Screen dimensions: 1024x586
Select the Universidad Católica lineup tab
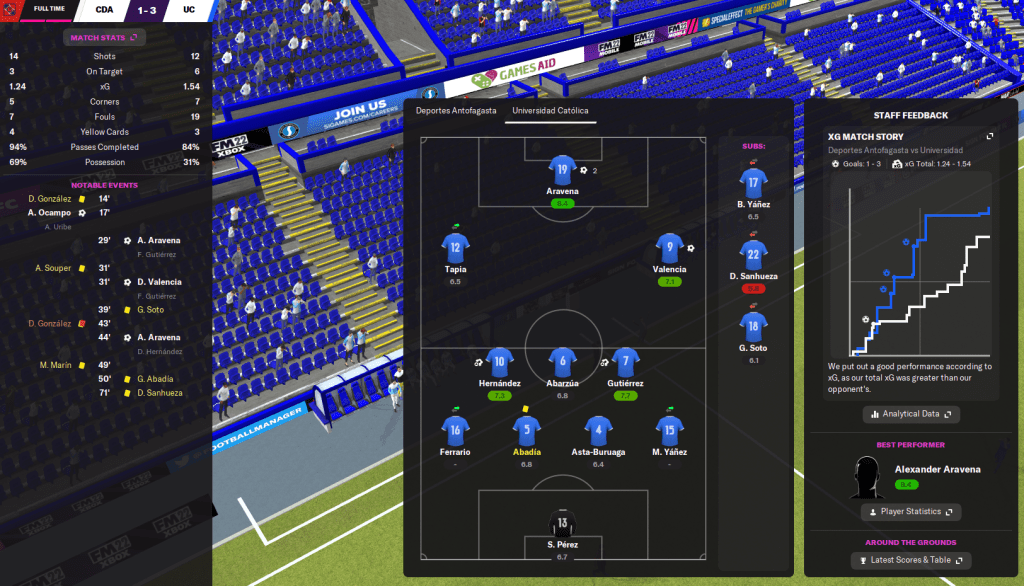[550, 111]
